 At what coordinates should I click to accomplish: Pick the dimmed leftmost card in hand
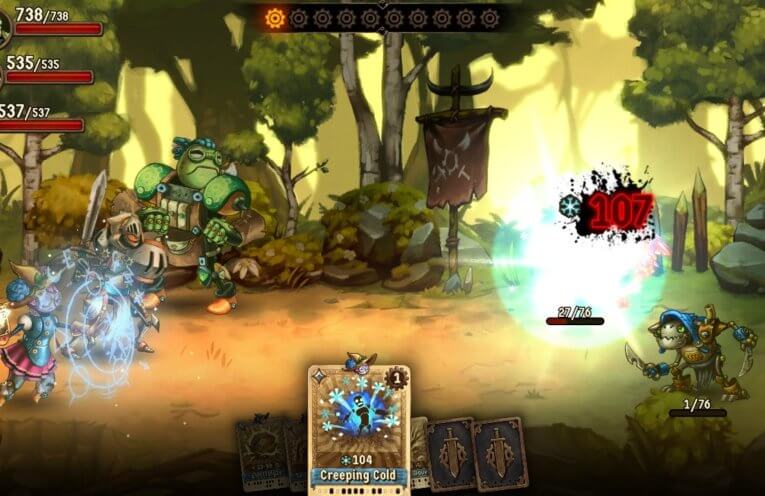point(257,453)
